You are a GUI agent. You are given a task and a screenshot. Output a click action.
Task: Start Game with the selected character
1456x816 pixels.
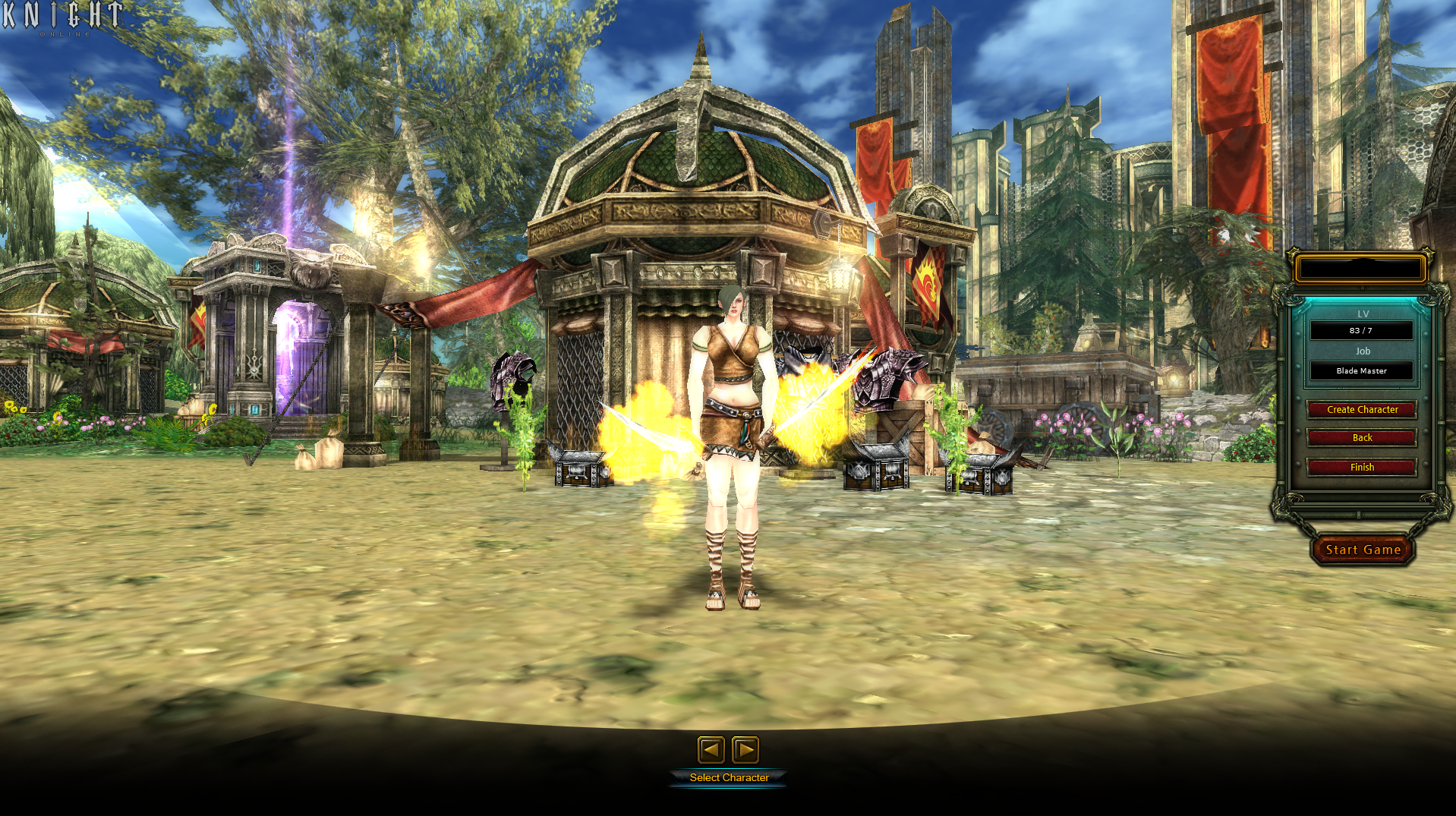1363,550
